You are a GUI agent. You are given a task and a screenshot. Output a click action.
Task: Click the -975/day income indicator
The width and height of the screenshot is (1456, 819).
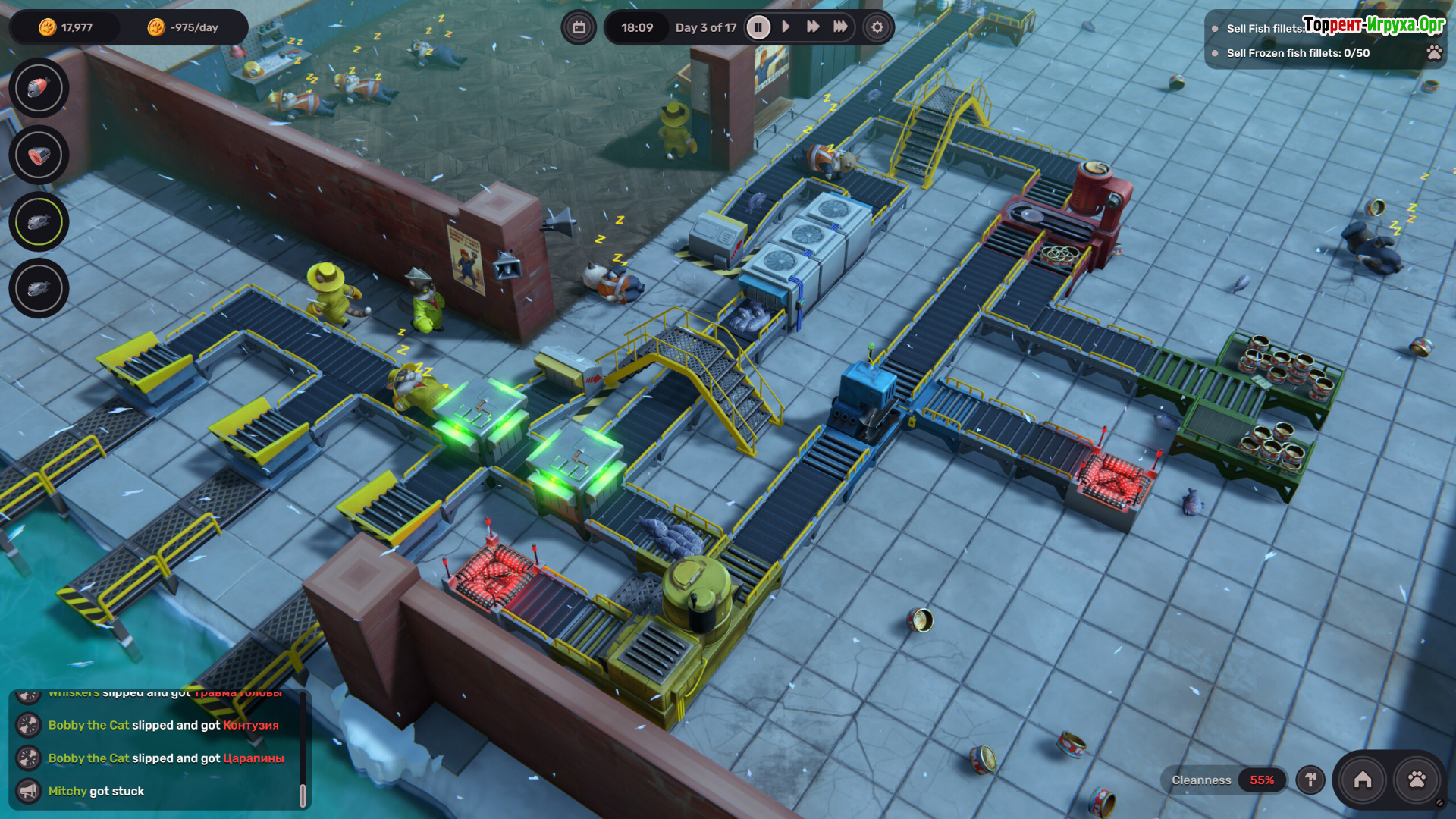[x=183, y=27]
